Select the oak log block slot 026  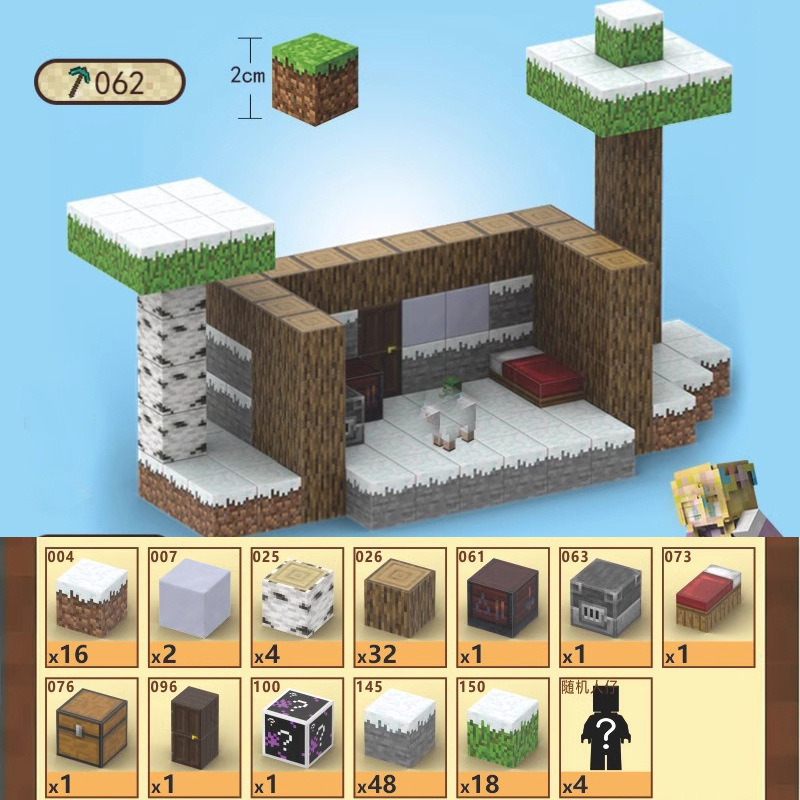pyautogui.click(x=399, y=607)
